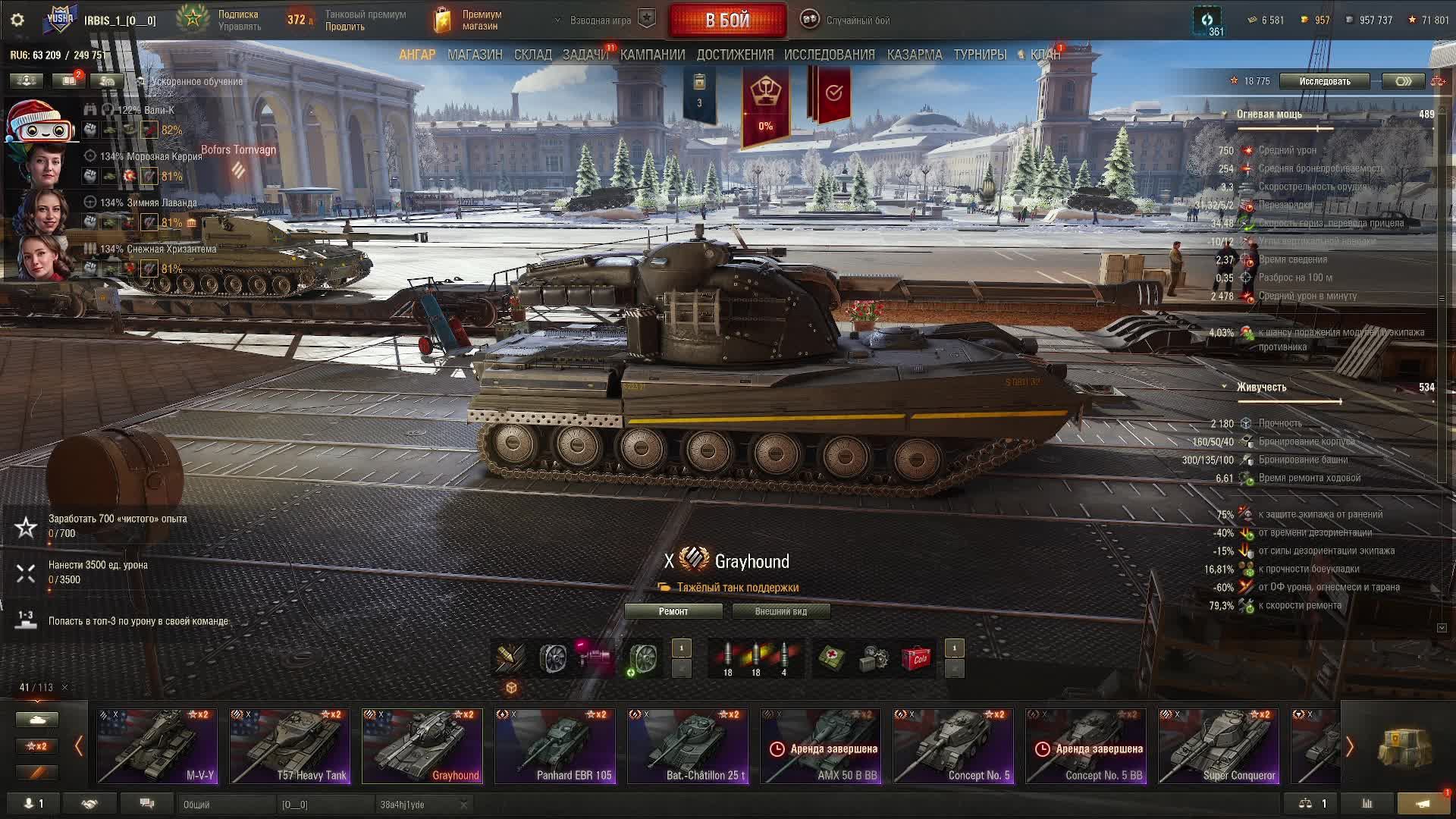The width and height of the screenshot is (1456, 819).
Task: Select the Super Conqueror tank card
Action: pos(1219,746)
